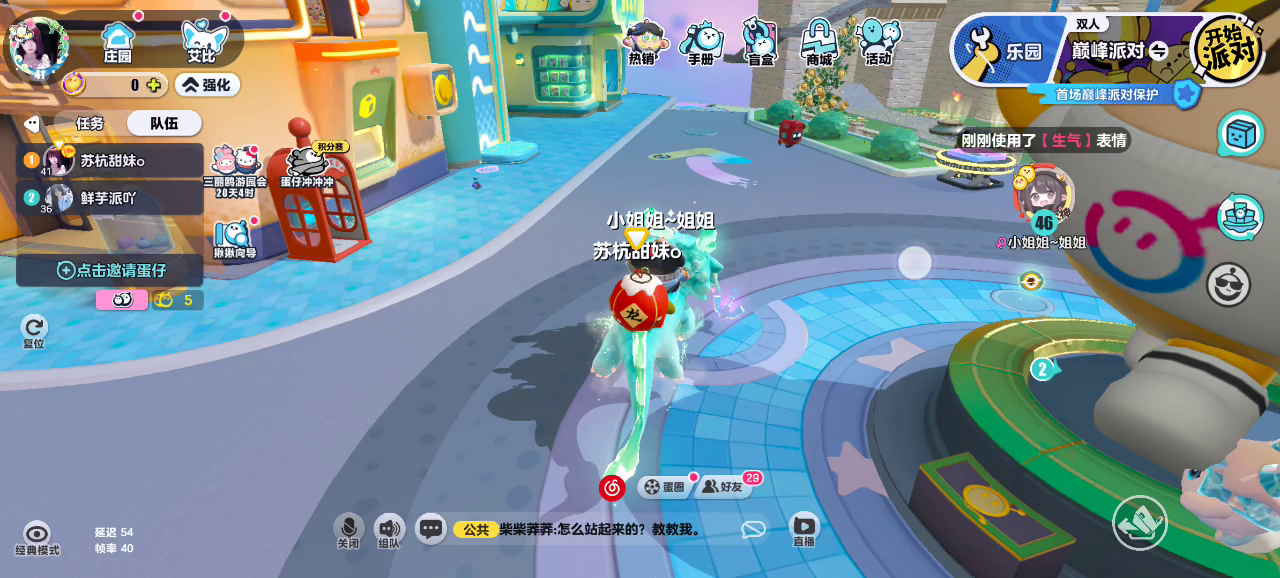
Task: Open the 庄园 manor icon
Action: (x=118, y=41)
